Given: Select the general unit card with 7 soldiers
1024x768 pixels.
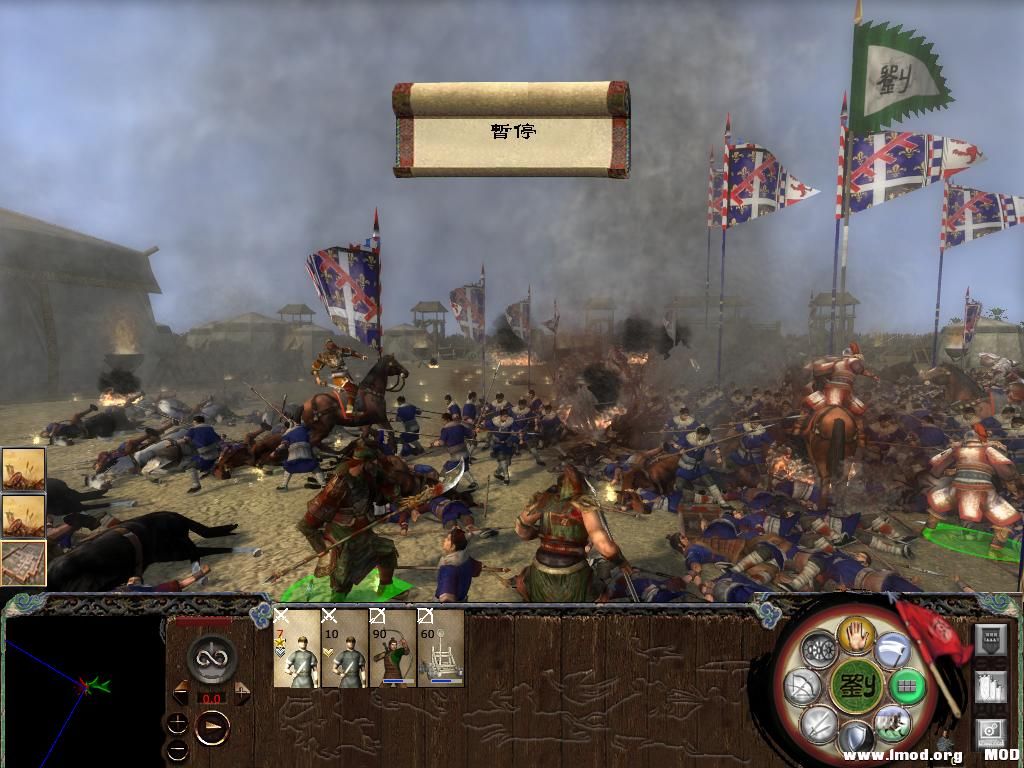Looking at the screenshot, I should click(296, 649).
